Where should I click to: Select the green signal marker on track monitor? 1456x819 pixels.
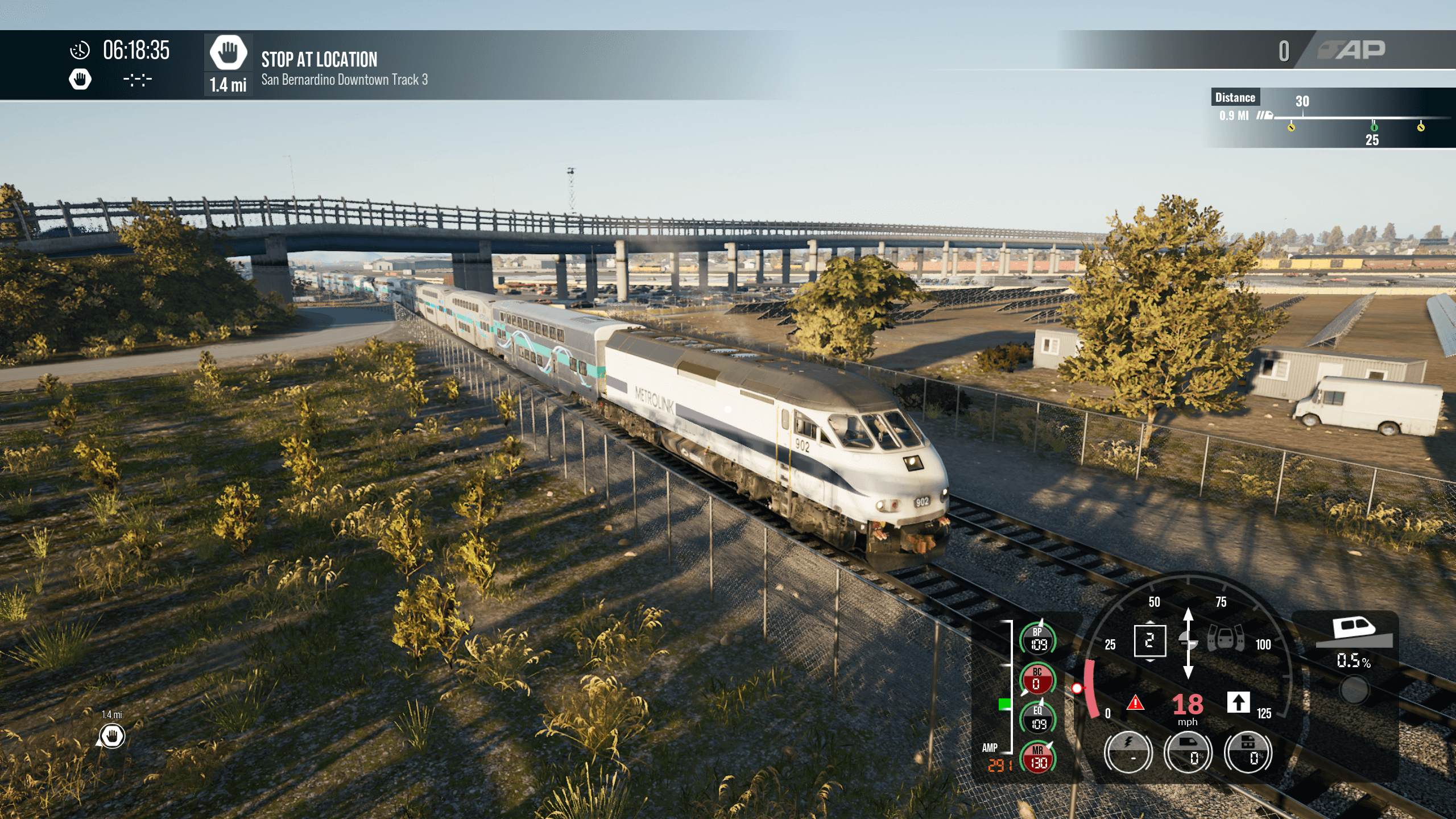point(1374,127)
